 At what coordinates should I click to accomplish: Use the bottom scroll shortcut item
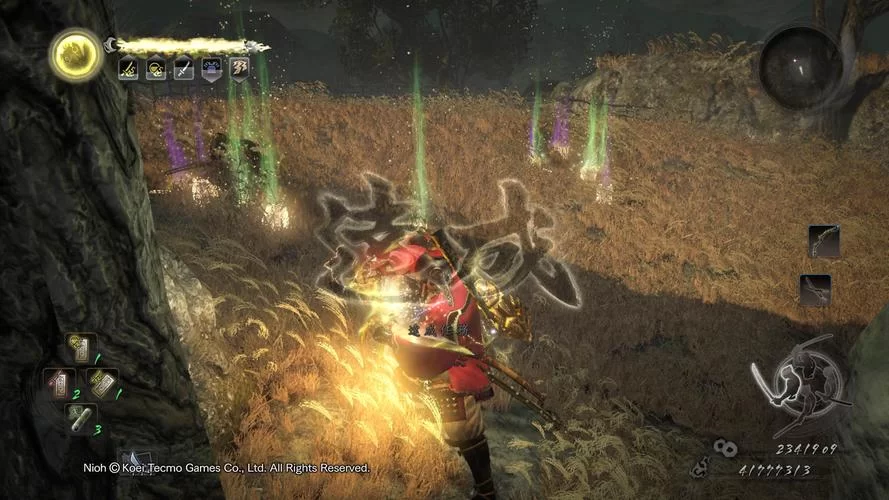[x=79, y=417]
